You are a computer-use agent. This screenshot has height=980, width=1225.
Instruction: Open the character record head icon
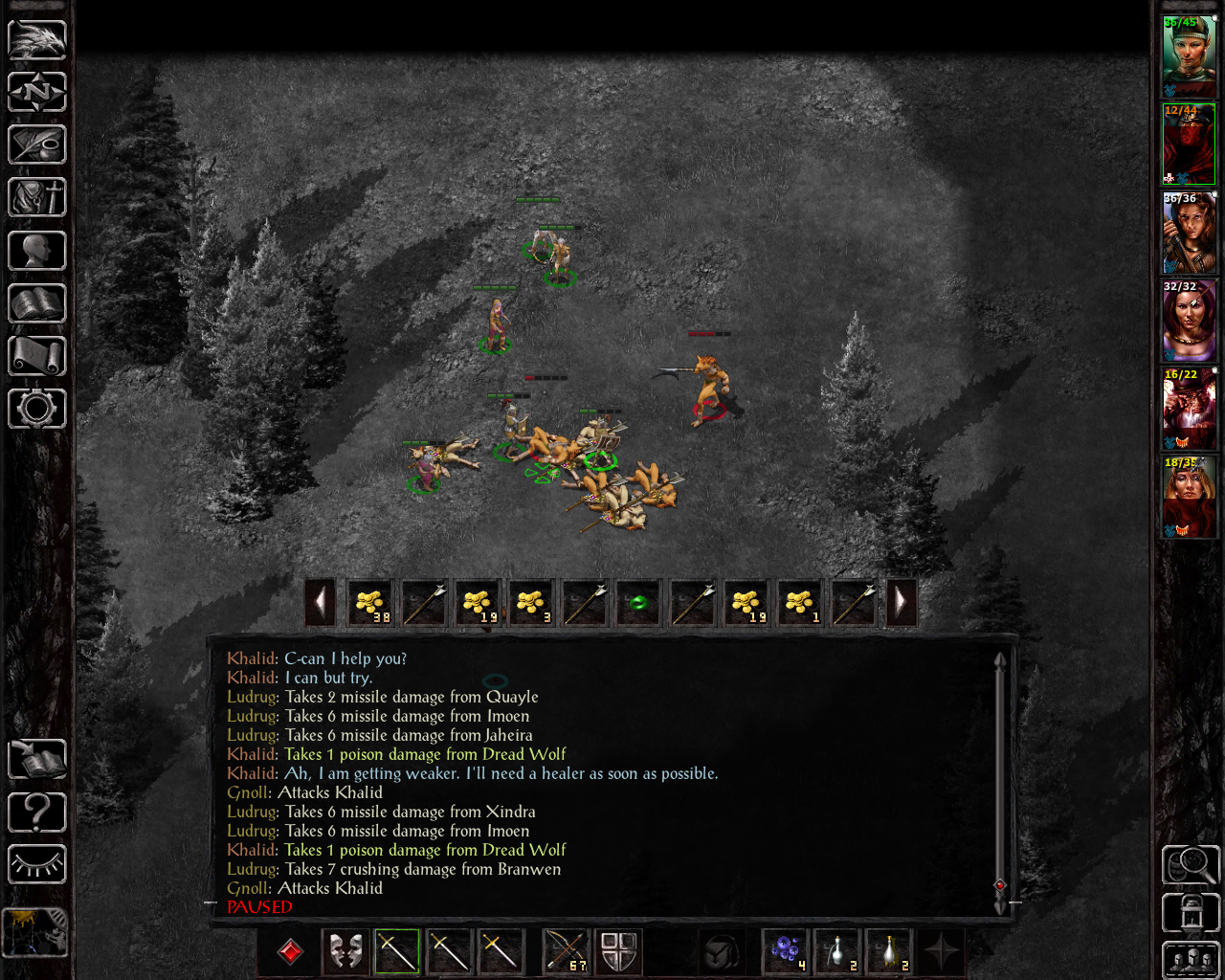tap(37, 251)
